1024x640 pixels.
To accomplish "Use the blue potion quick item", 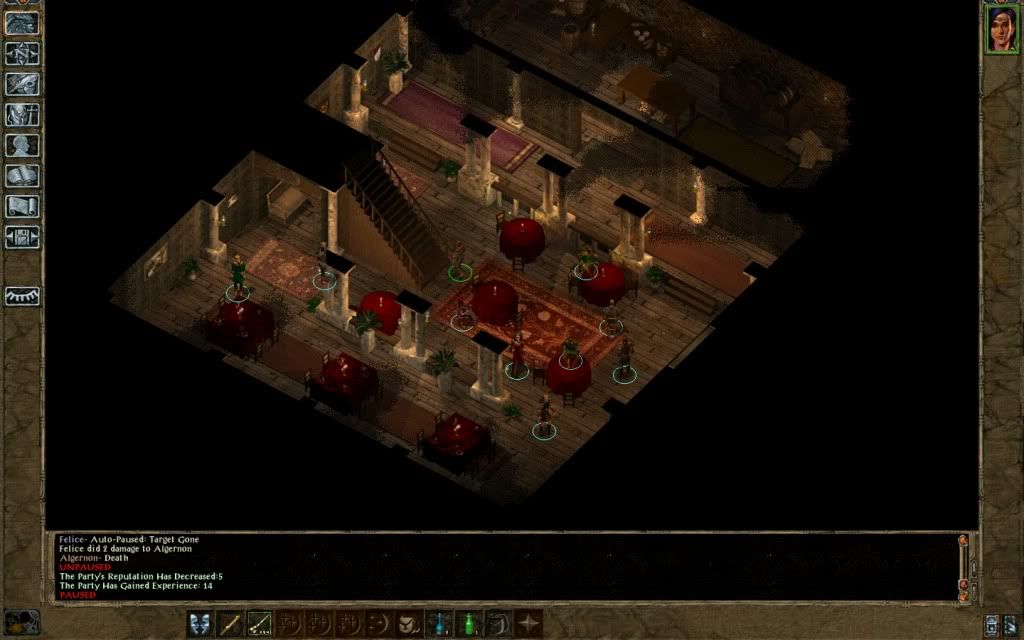I will tap(438, 623).
